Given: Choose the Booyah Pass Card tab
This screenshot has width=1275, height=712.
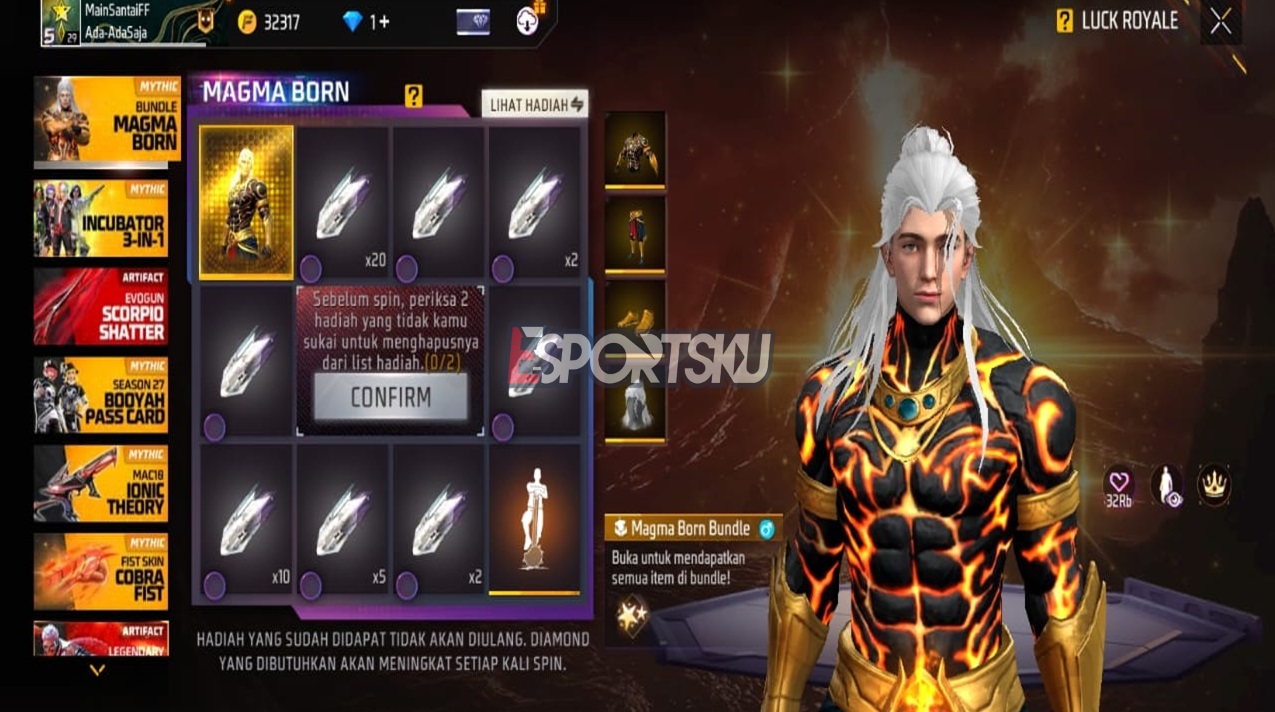Looking at the screenshot, I should (x=101, y=395).
